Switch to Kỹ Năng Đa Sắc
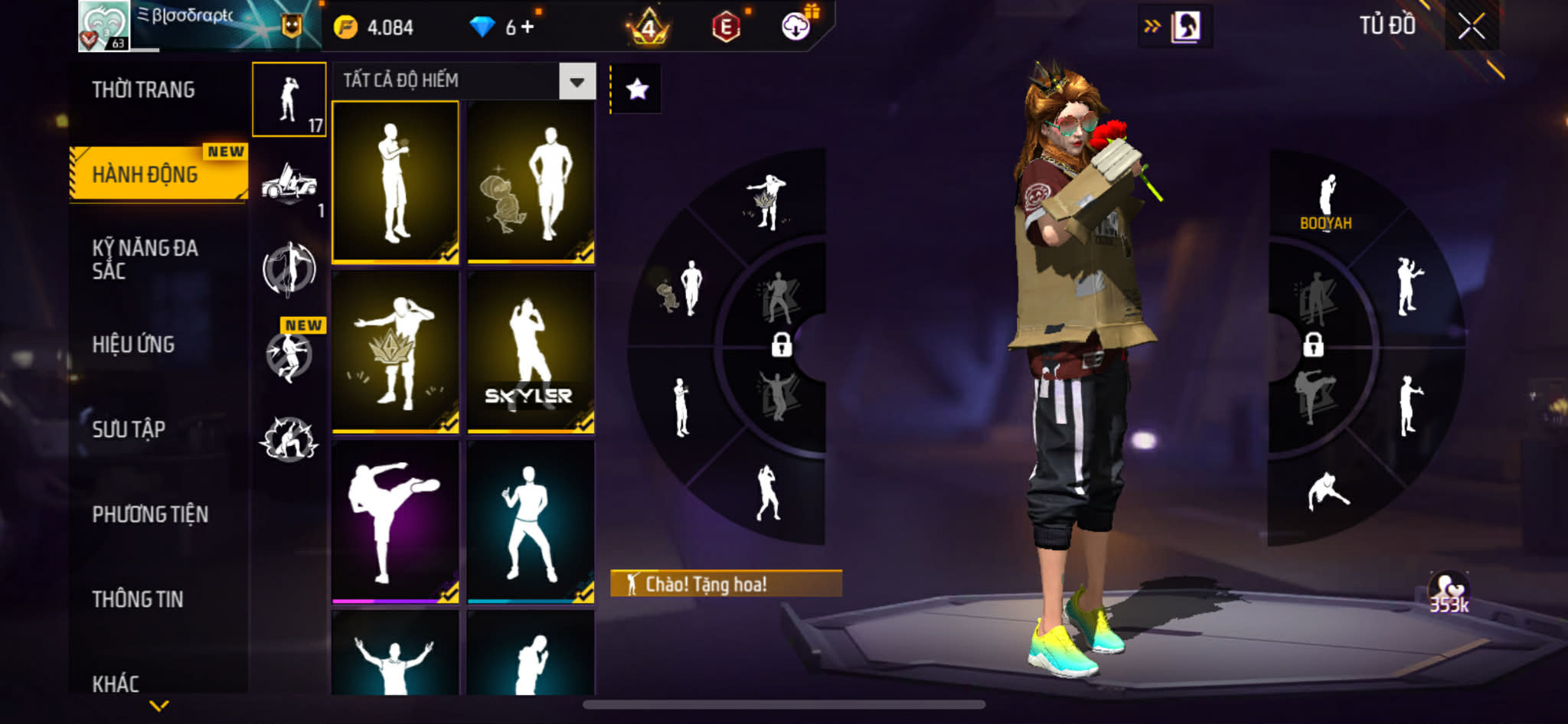 click(145, 259)
